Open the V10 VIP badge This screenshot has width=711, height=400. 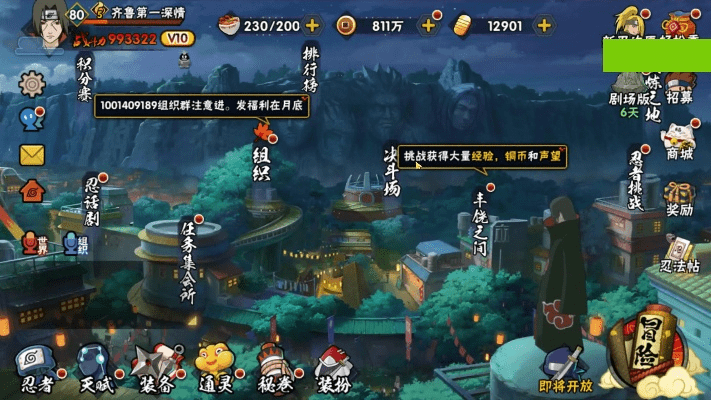pyautogui.click(x=176, y=38)
